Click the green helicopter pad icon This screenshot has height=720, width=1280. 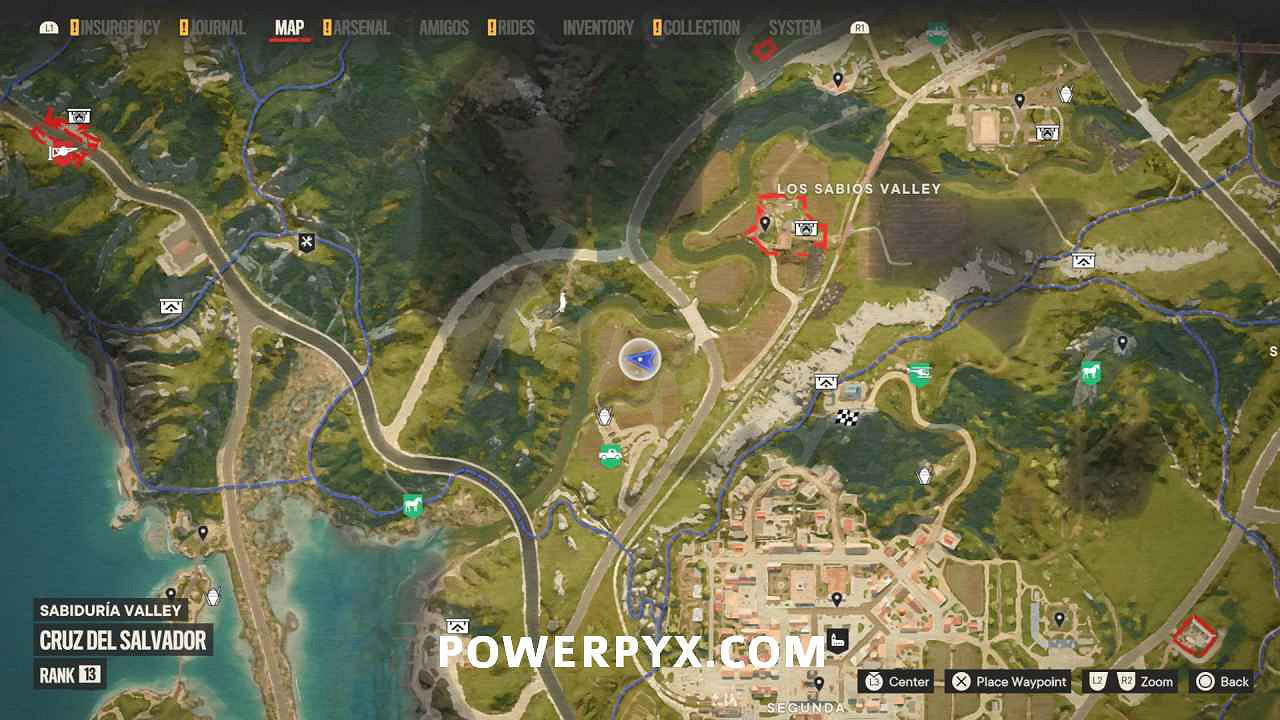click(918, 376)
